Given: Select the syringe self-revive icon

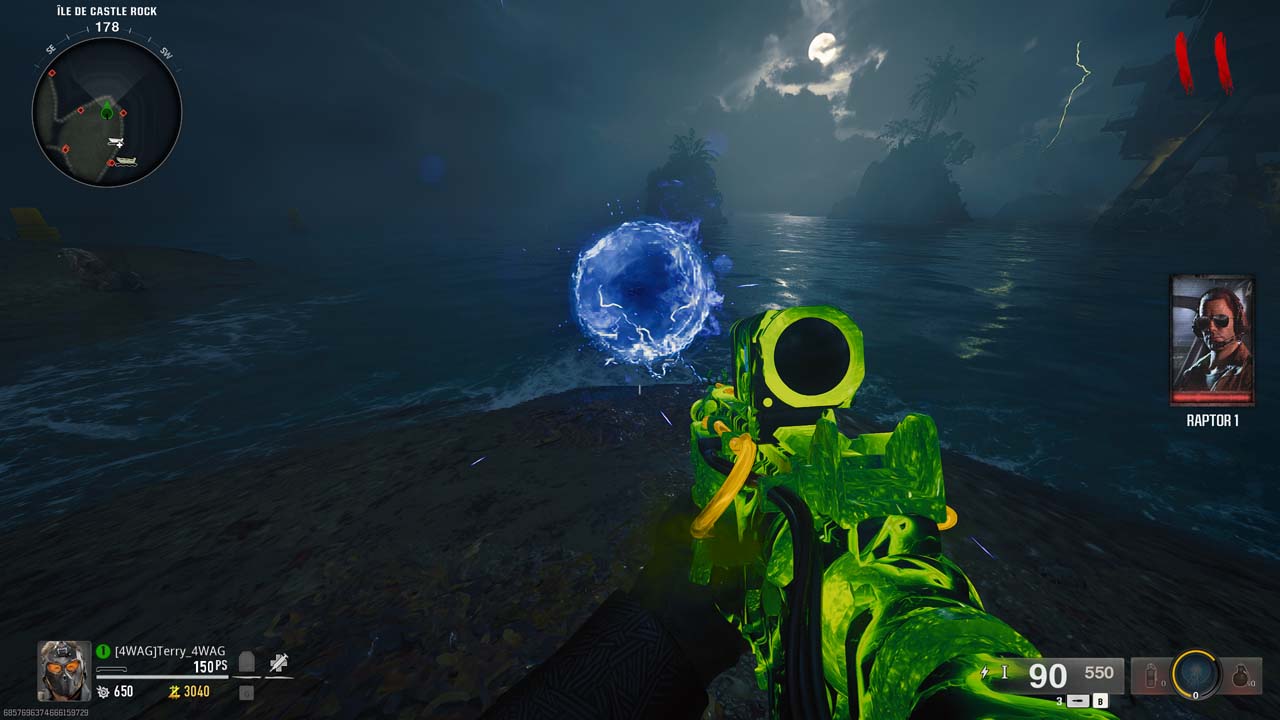Looking at the screenshot, I should (279, 662).
